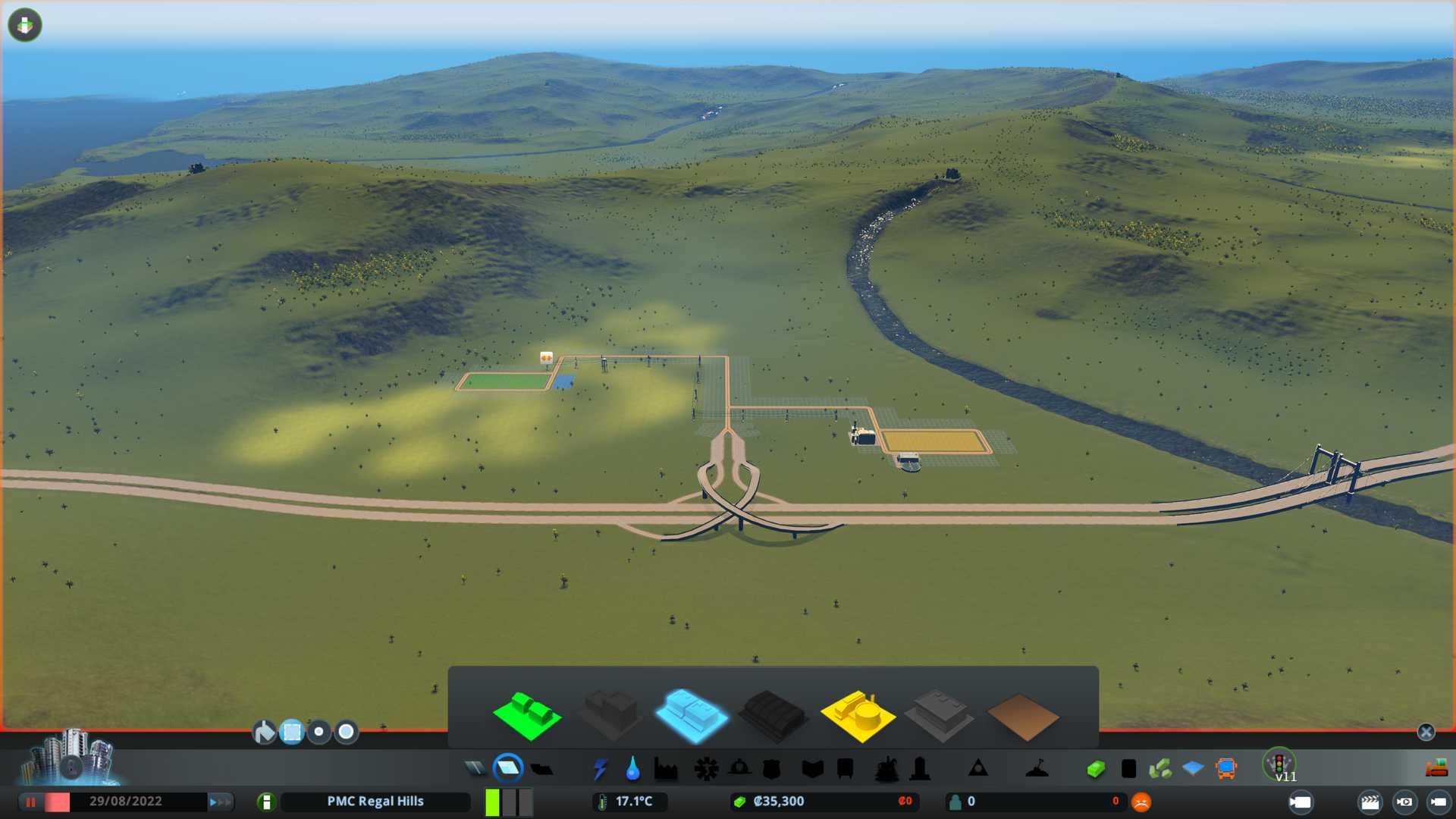The height and width of the screenshot is (819, 1456).
Task: Open the green download arrow notification
Action: tap(25, 25)
